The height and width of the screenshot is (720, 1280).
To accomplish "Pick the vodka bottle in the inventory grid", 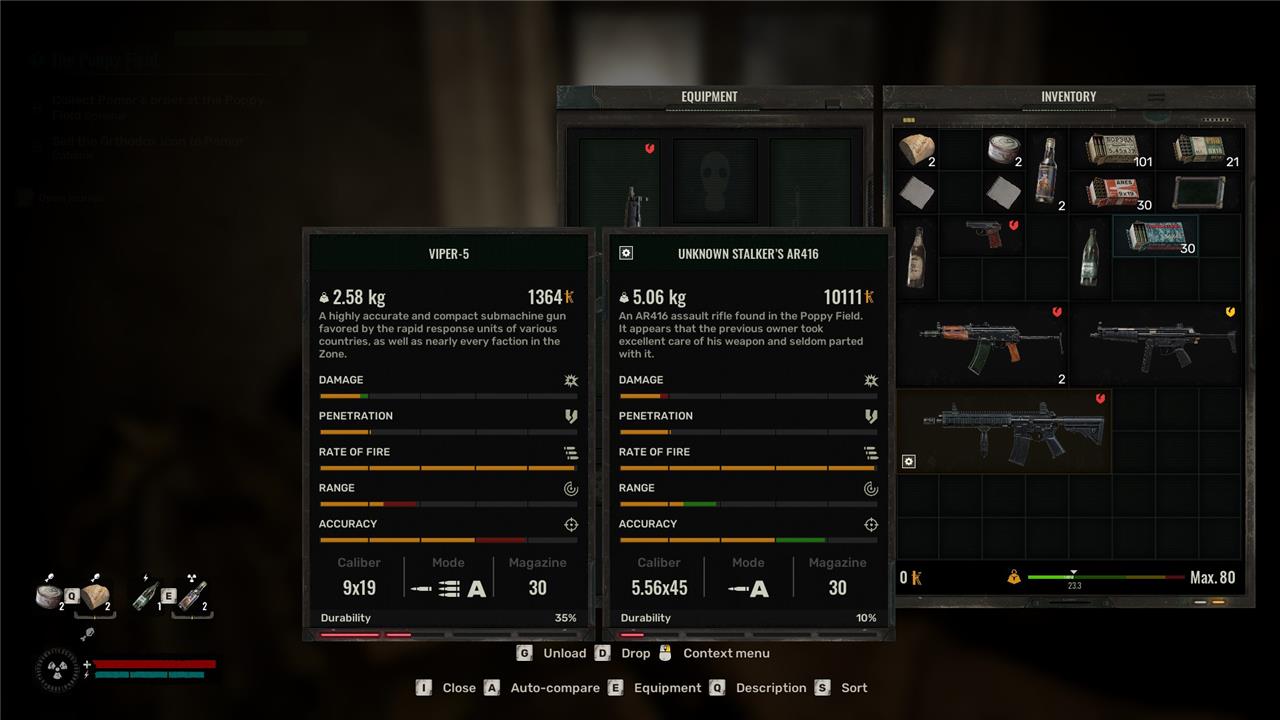I will (x=1047, y=171).
